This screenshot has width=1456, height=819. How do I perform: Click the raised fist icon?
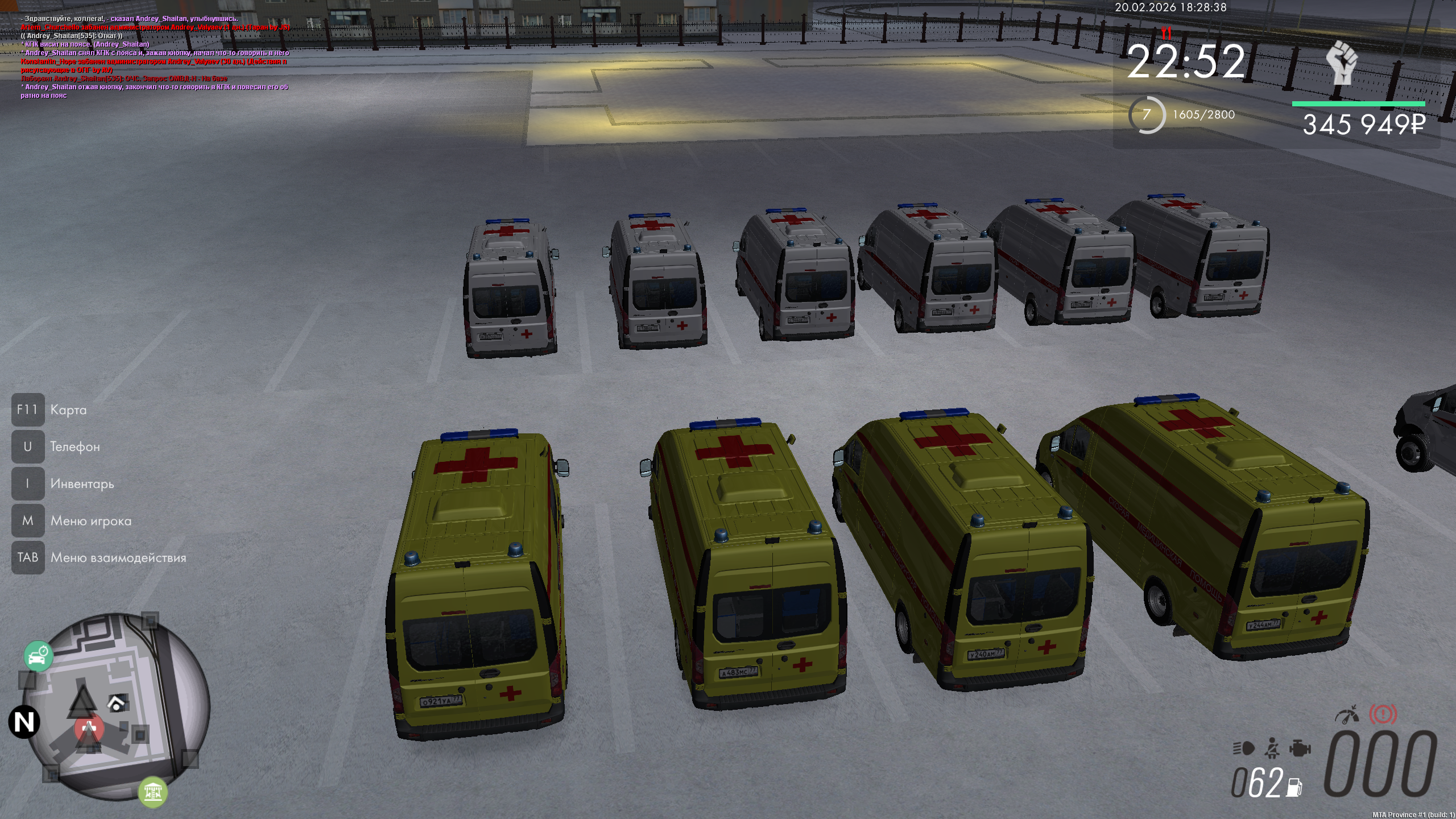(x=1342, y=63)
